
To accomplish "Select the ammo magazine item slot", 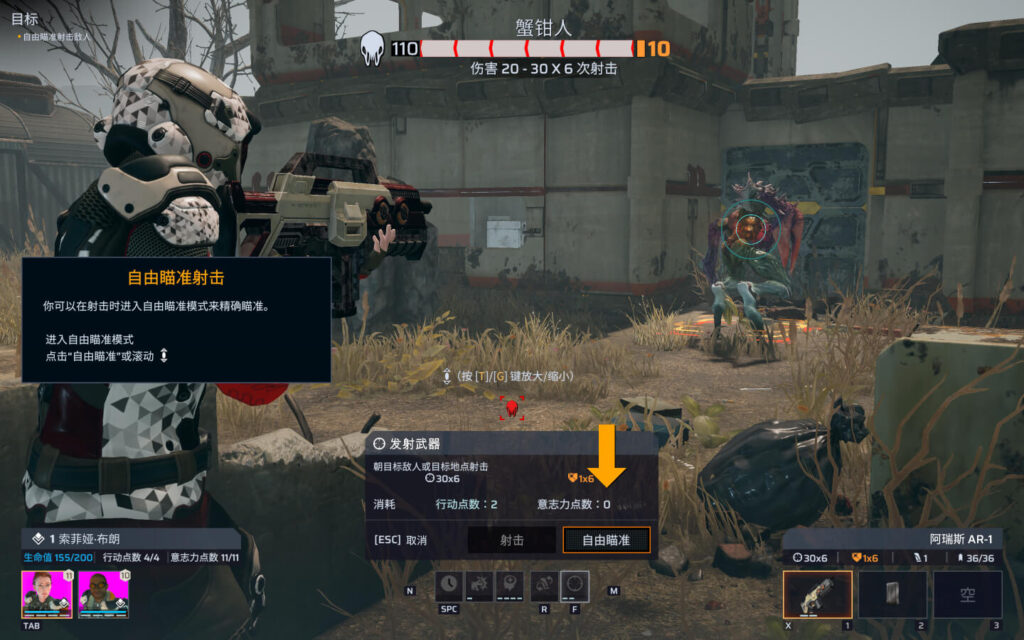I will click(892, 594).
